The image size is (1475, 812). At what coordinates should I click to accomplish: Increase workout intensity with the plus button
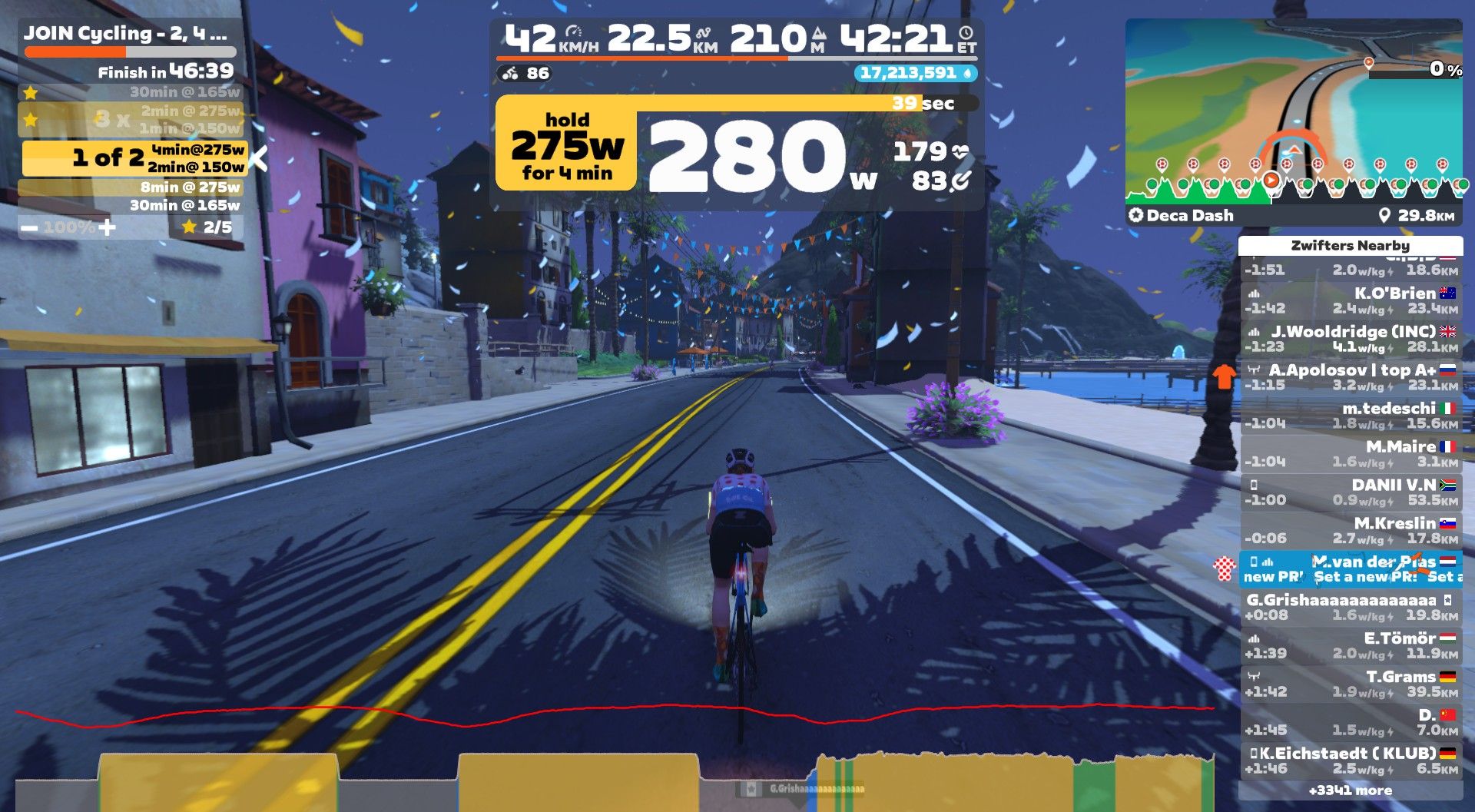(x=108, y=227)
